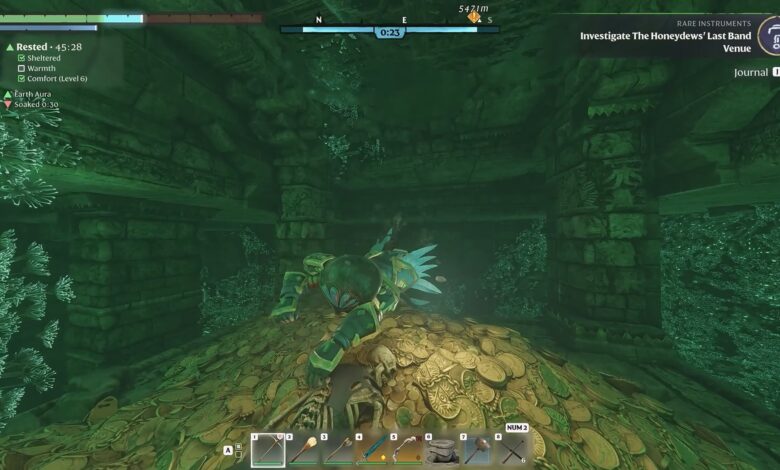780x470 pixels.
Task: Select the torch in hotbar slot 2
Action: tap(303, 450)
